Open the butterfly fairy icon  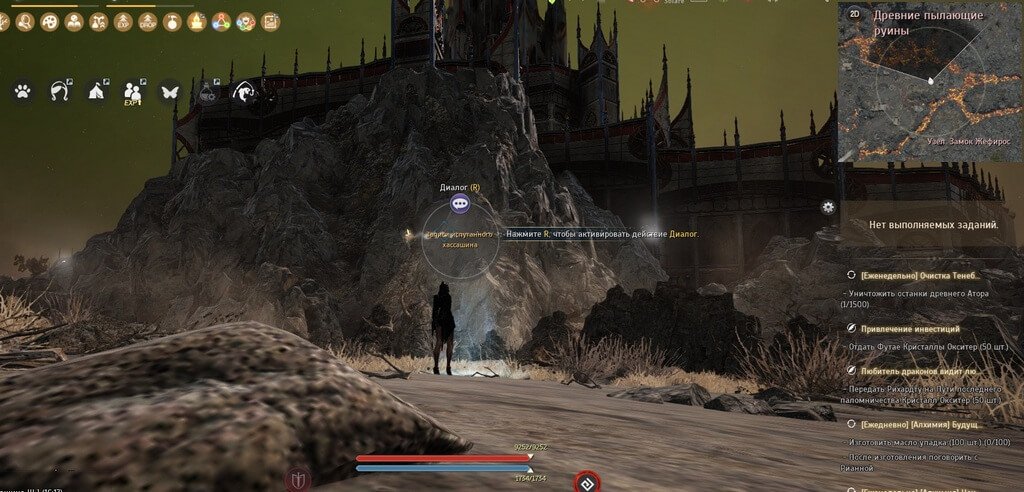point(169,91)
